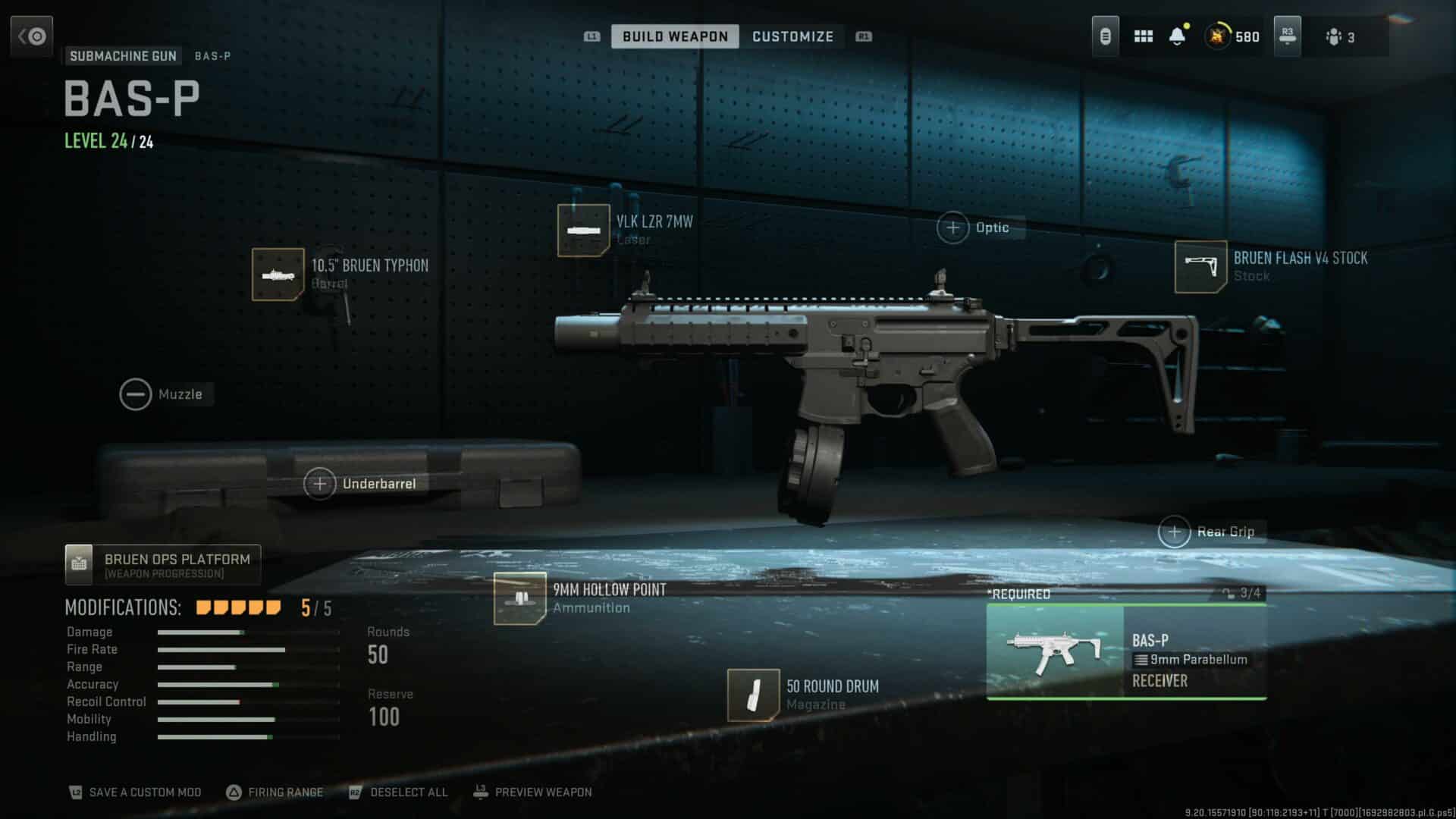Image resolution: width=1456 pixels, height=819 pixels.
Task: Add an Underbarrel attachment
Action: [320, 484]
